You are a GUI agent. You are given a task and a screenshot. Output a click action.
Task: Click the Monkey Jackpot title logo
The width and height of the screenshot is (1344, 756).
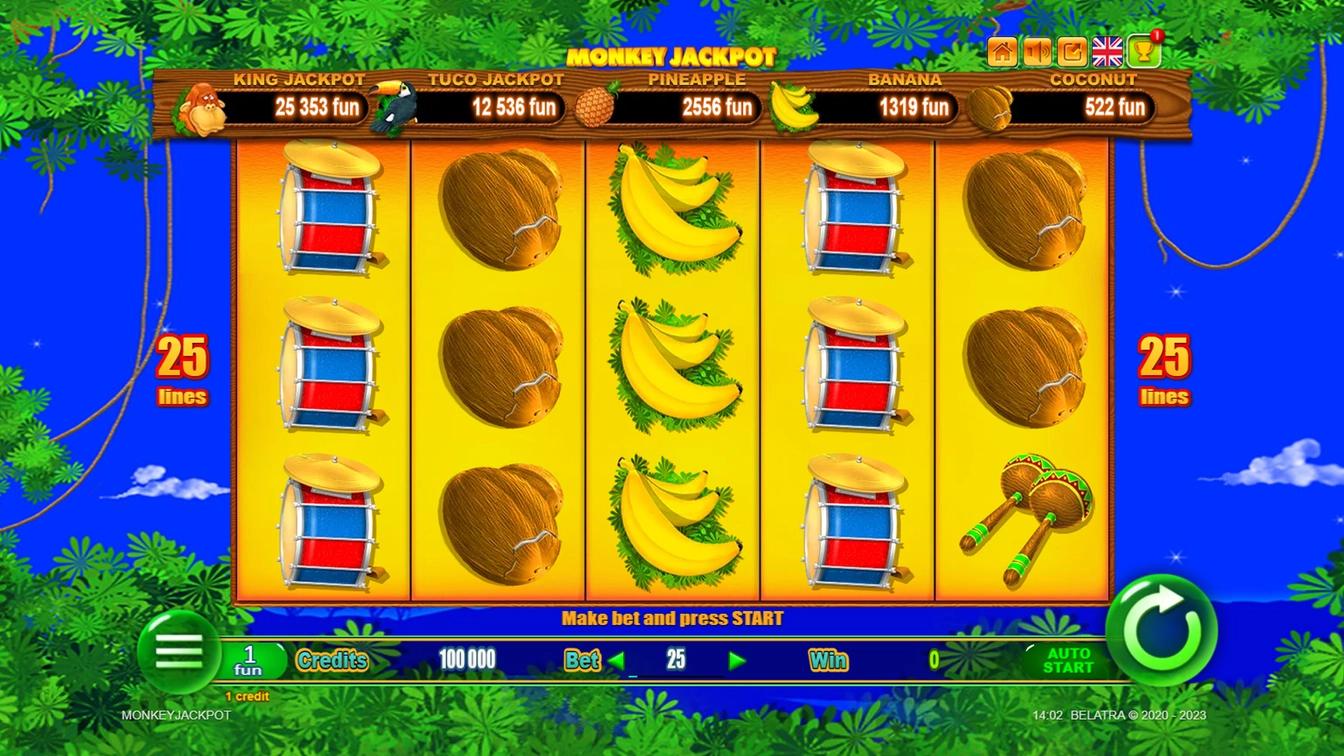click(x=672, y=57)
